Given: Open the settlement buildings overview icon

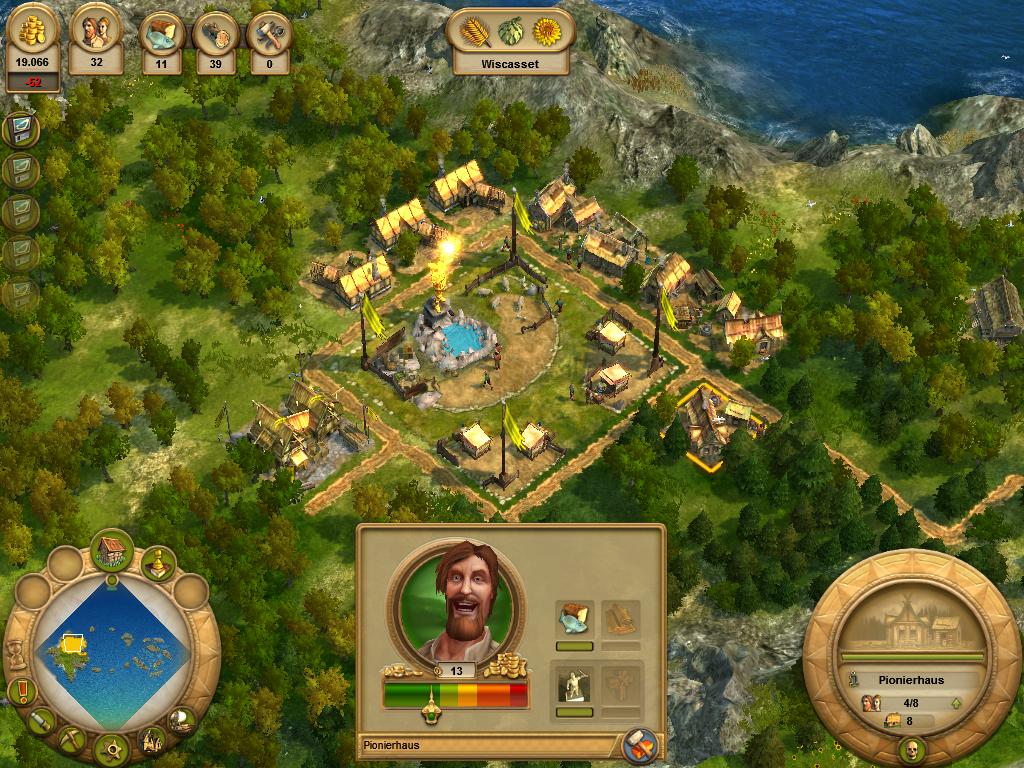Looking at the screenshot, I should 152,740.
